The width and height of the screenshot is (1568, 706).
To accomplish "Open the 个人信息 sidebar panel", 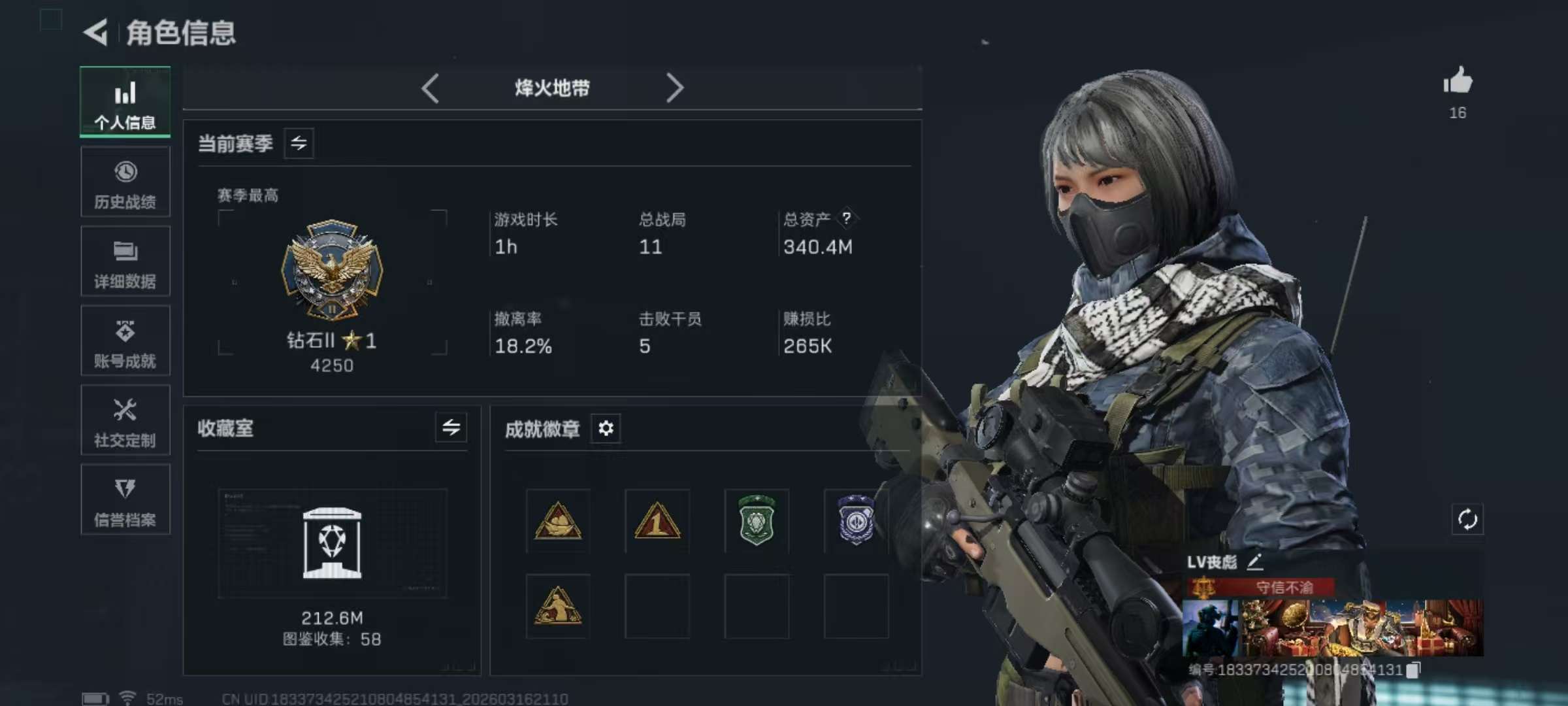I will coord(125,102).
